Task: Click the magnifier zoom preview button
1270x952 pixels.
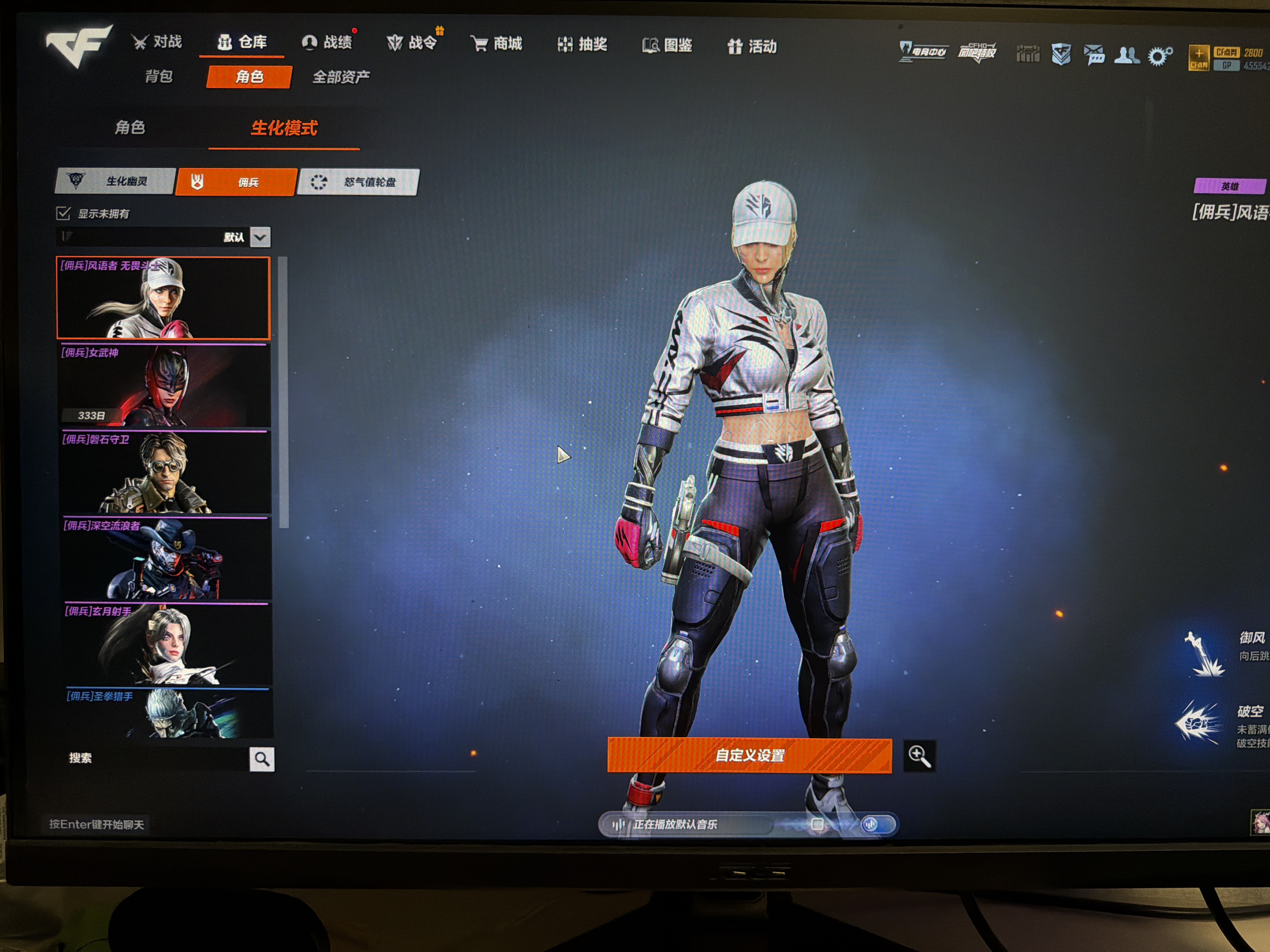Action: pyautogui.click(x=918, y=756)
